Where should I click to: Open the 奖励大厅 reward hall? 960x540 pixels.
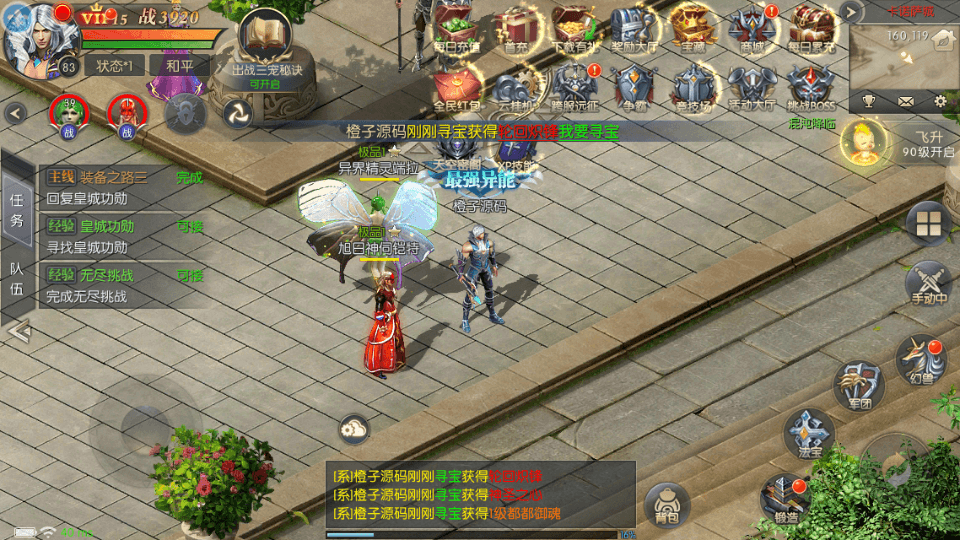click(634, 29)
